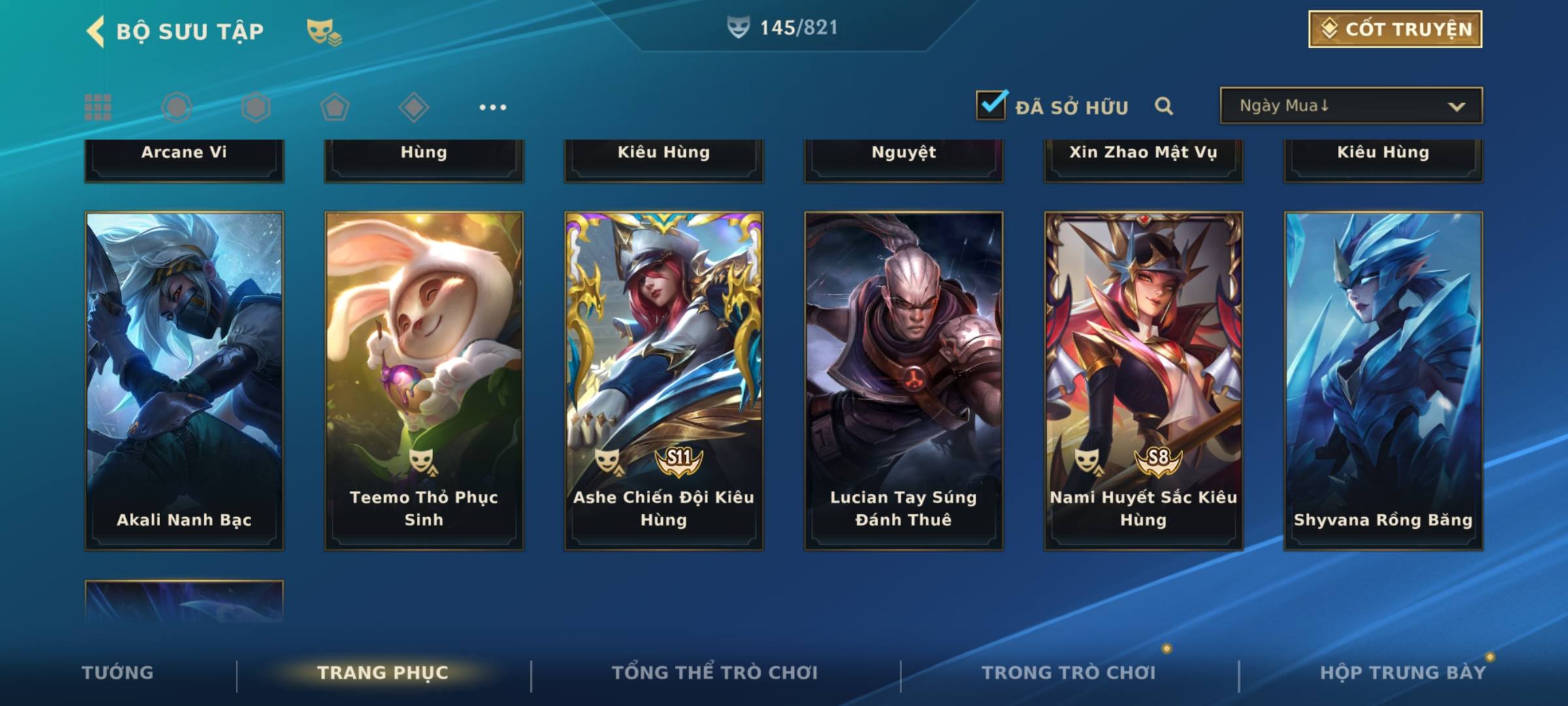Open the Trong Trò Chơi tab
Screen dimensions: 1568x706
coord(1069,673)
